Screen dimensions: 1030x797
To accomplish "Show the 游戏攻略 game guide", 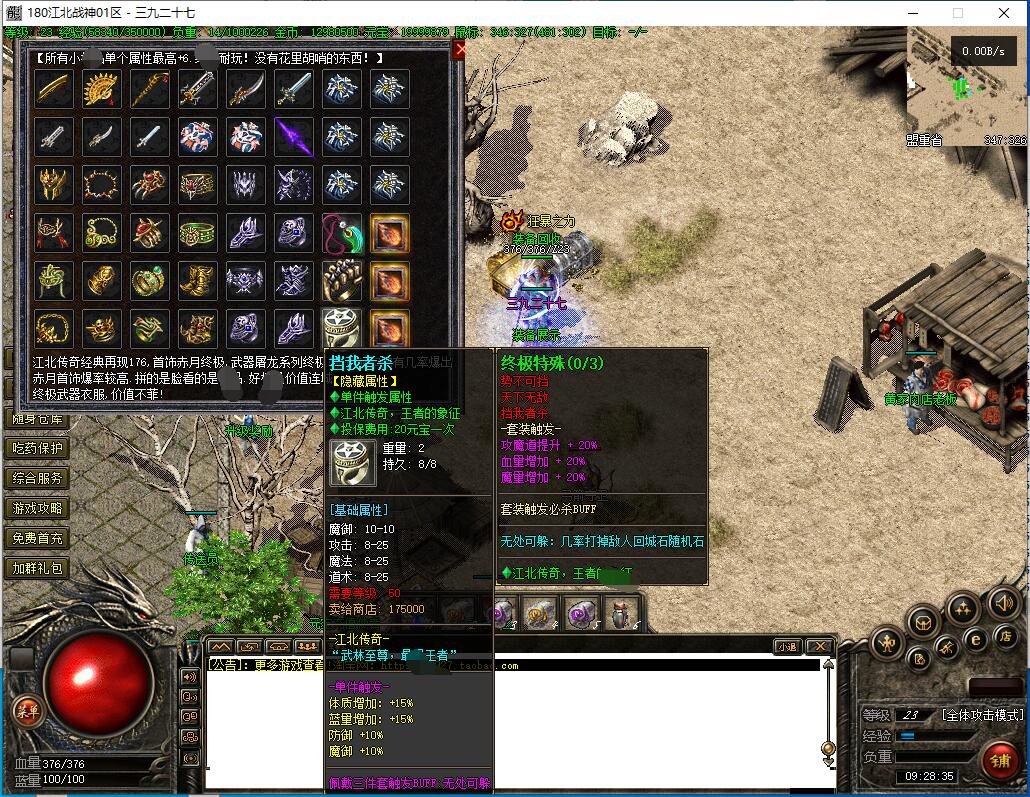I will (38, 508).
